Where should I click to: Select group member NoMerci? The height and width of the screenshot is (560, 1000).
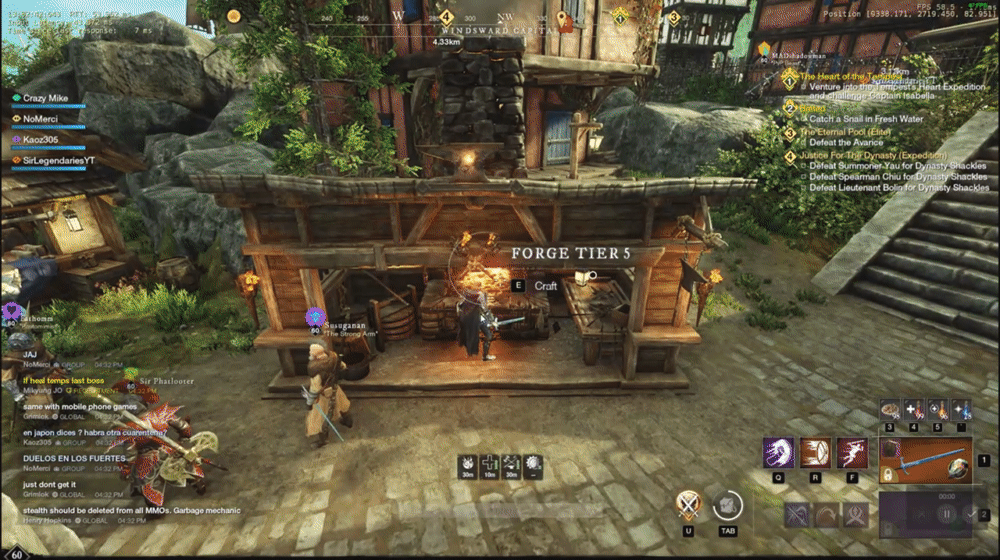[x=44, y=118]
